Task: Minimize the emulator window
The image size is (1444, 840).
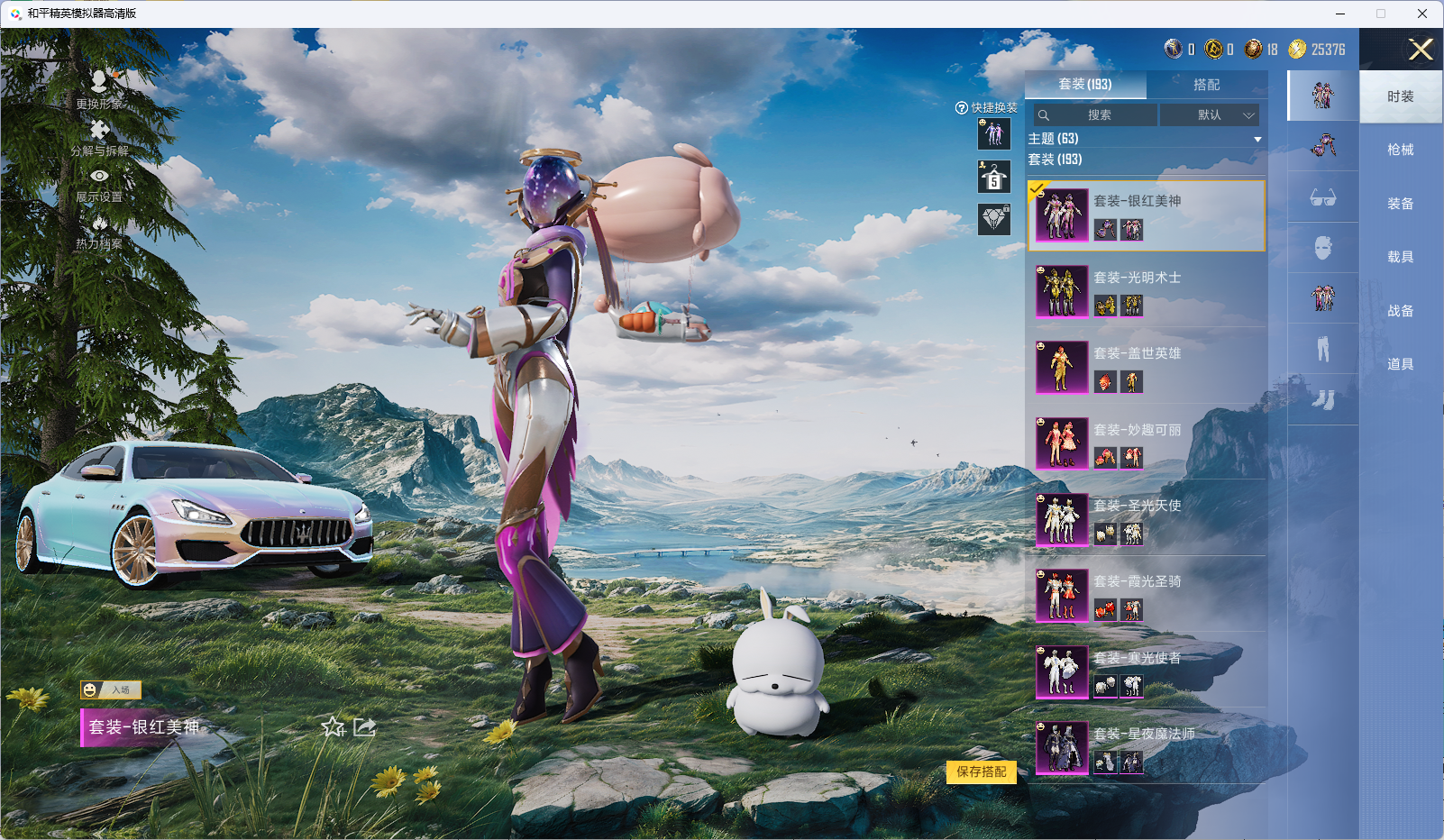Action: (1340, 14)
